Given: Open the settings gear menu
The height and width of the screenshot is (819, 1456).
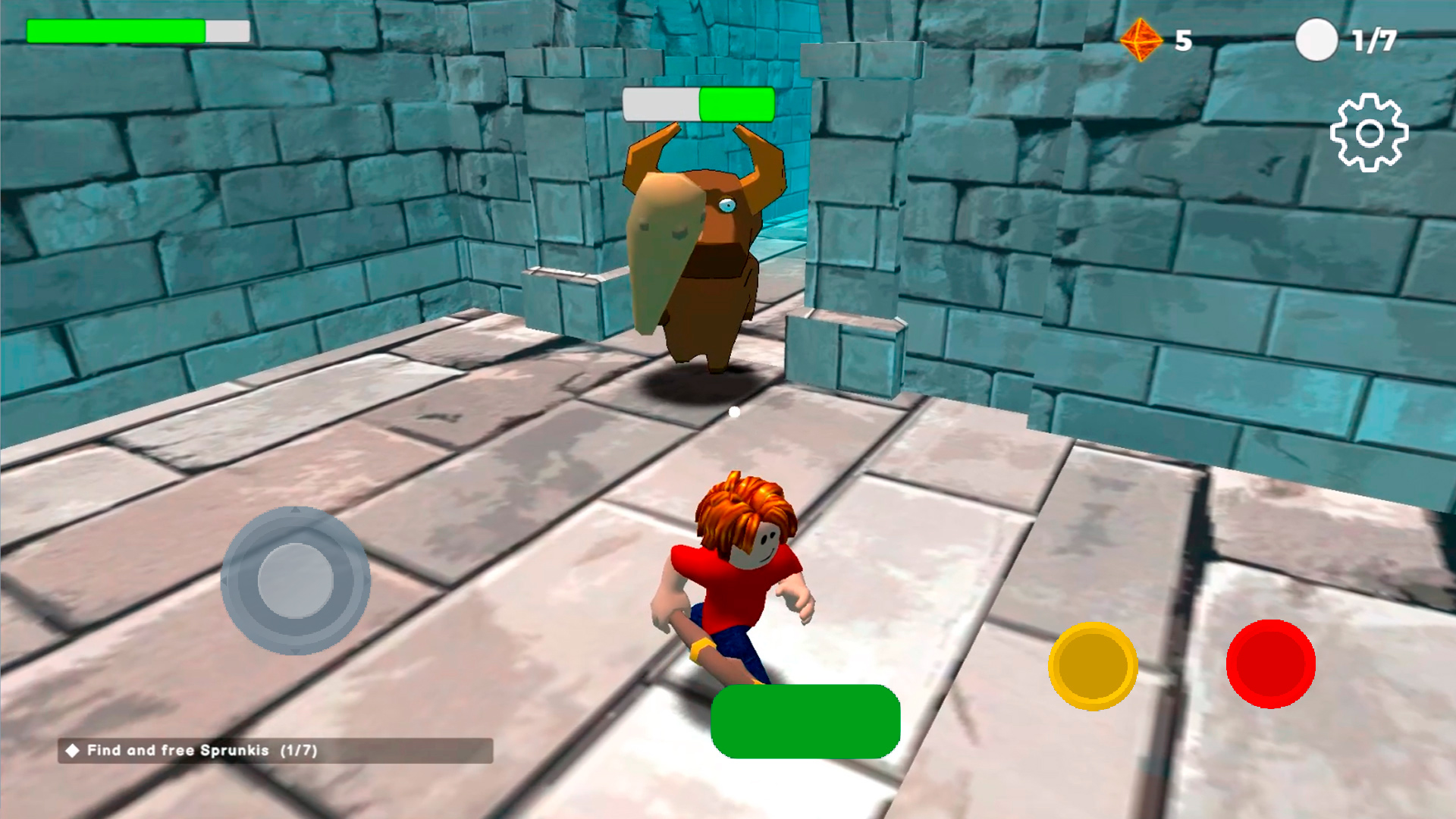Looking at the screenshot, I should pyautogui.click(x=1370, y=133).
